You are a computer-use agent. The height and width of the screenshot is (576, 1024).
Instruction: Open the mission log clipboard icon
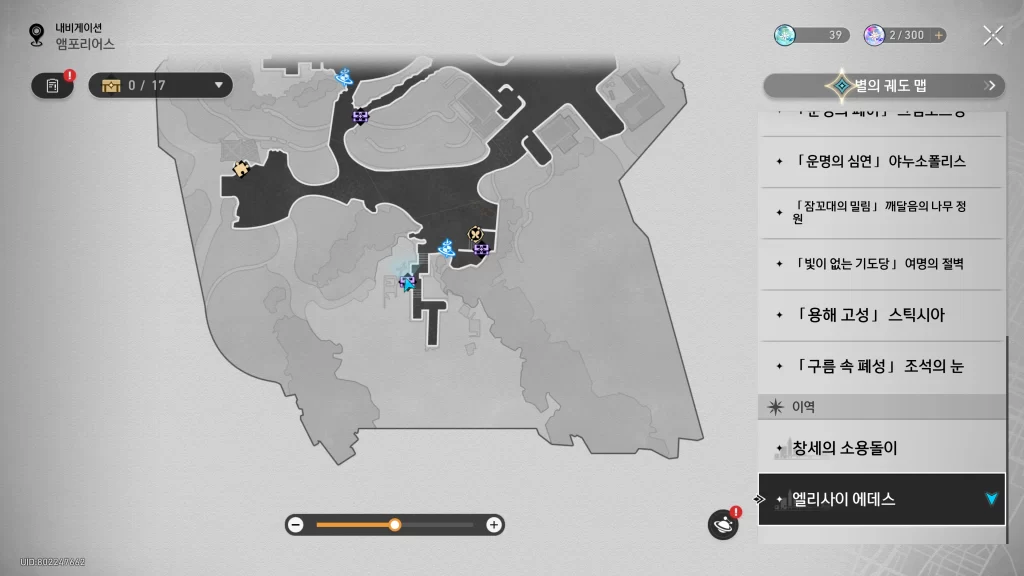[53, 85]
